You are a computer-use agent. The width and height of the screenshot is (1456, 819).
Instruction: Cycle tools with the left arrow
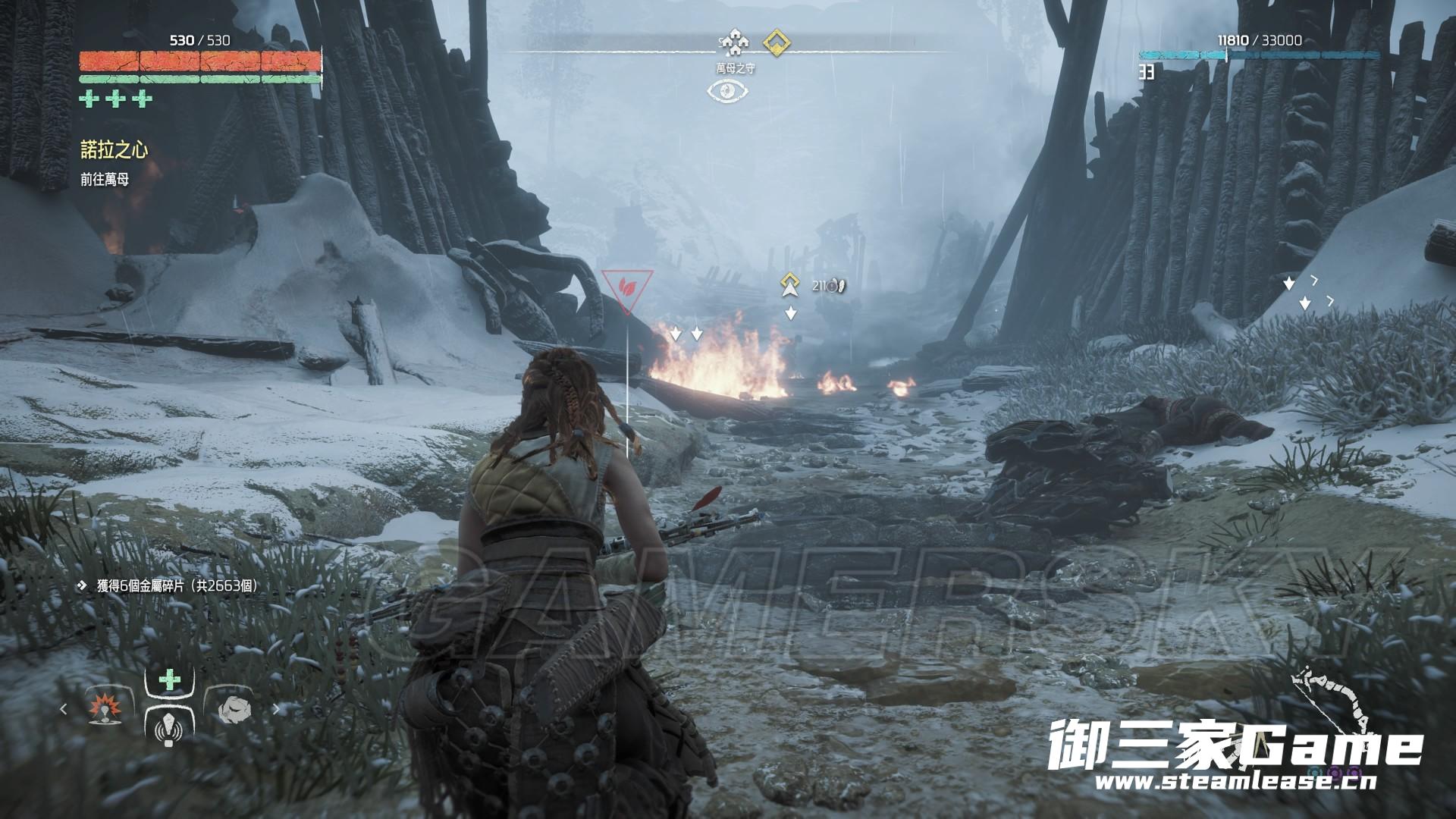64,709
